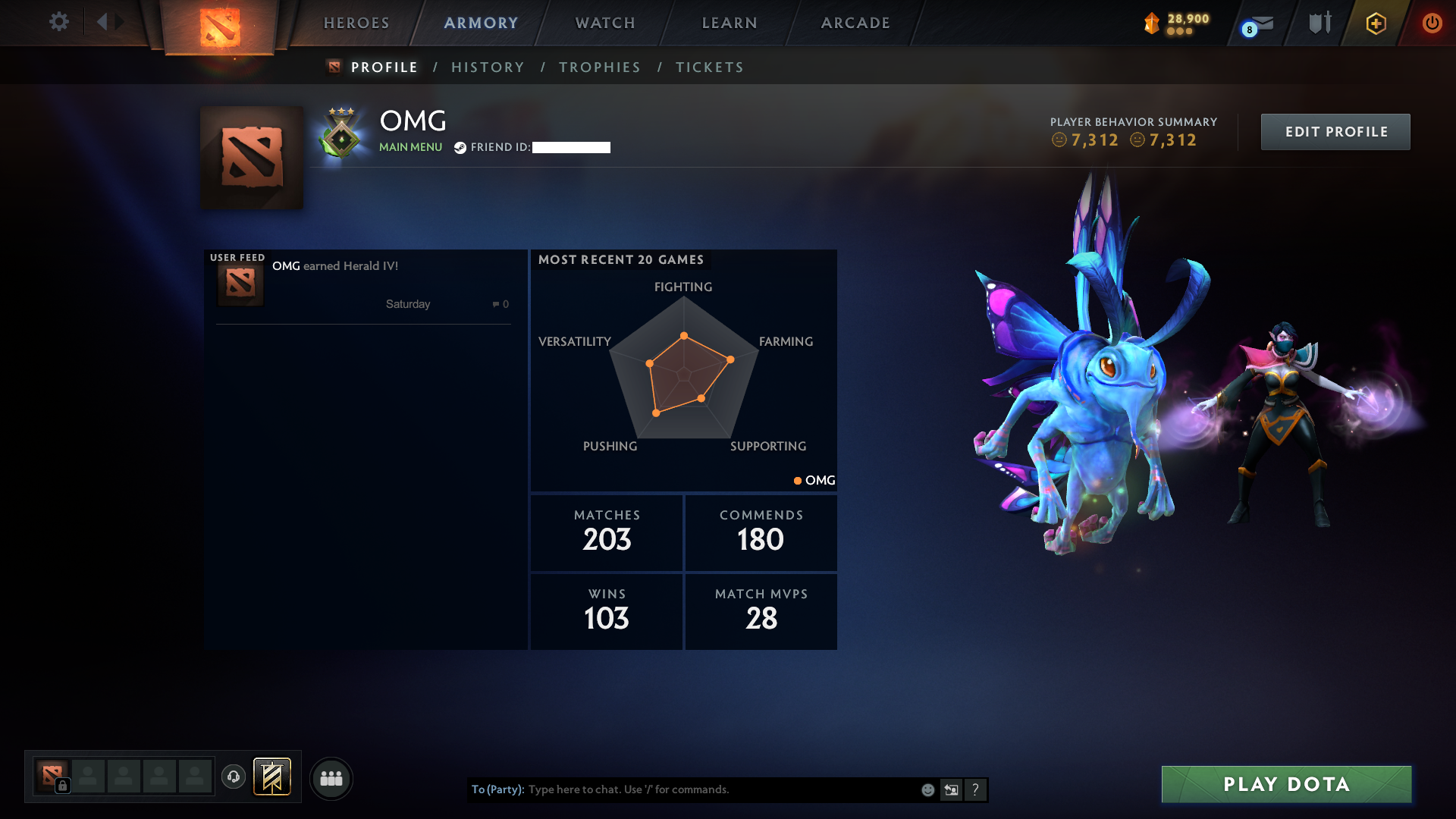Click EDIT PROFILE
This screenshot has width=1456, height=819.
tap(1335, 131)
